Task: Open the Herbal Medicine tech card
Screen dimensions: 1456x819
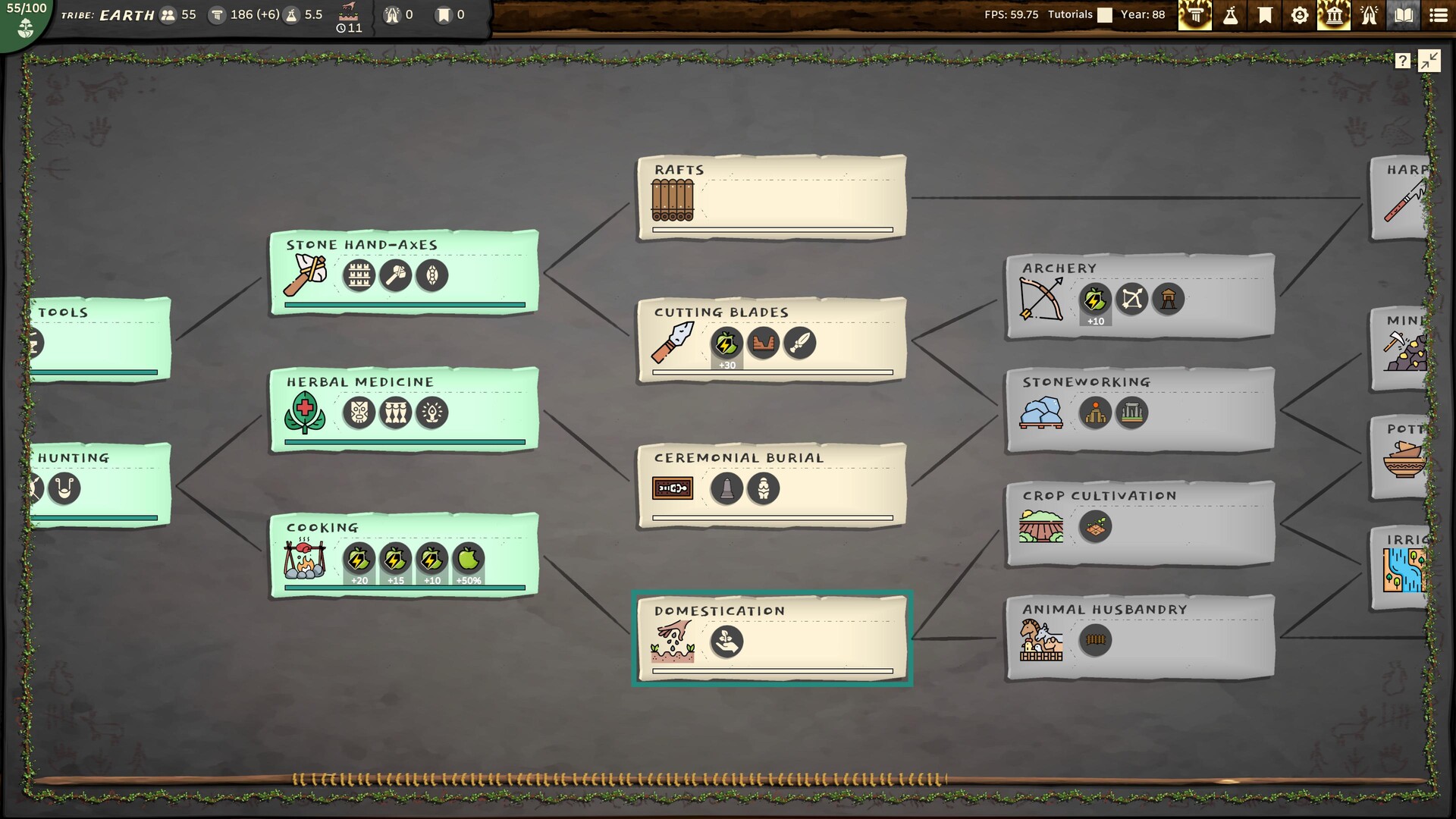Action: click(x=404, y=409)
